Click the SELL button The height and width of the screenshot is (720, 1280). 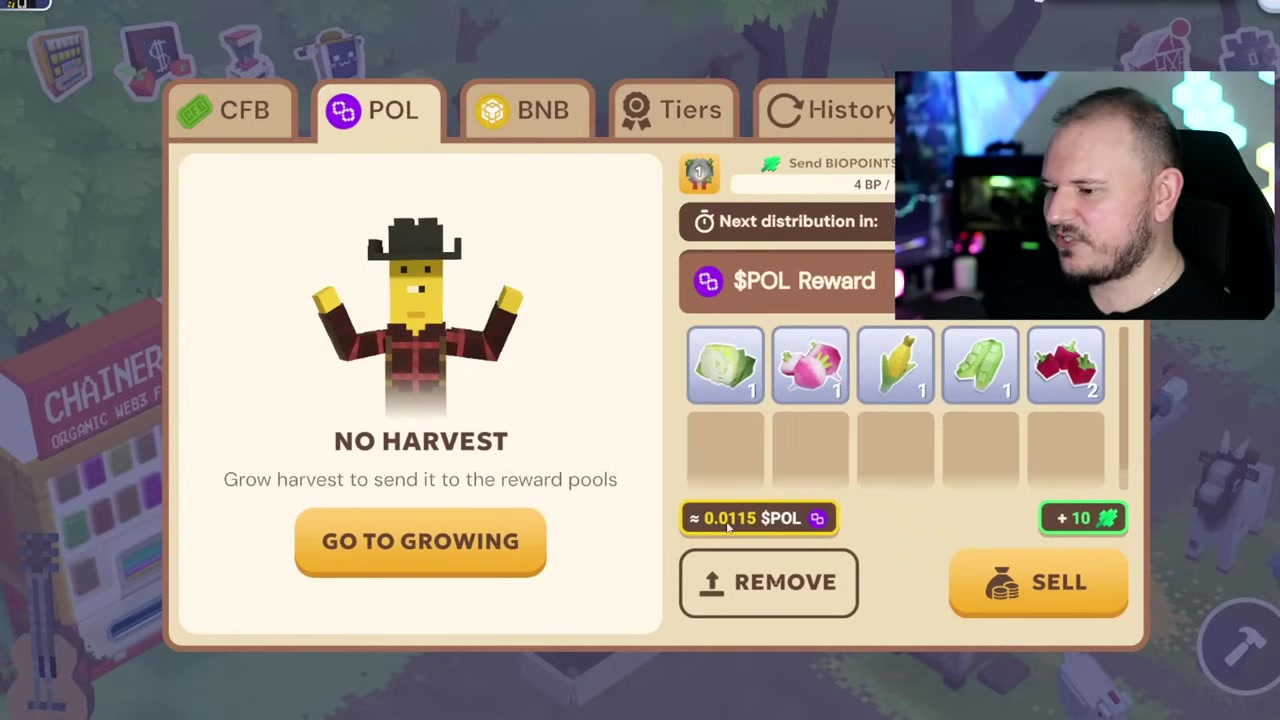(x=1038, y=582)
